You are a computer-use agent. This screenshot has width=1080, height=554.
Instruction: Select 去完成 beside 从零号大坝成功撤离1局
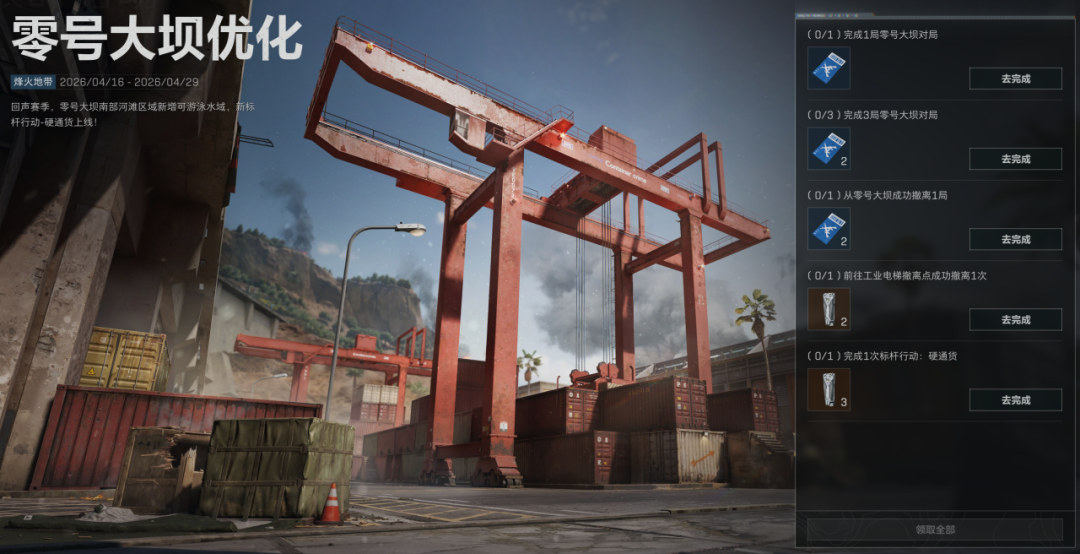(x=1015, y=239)
